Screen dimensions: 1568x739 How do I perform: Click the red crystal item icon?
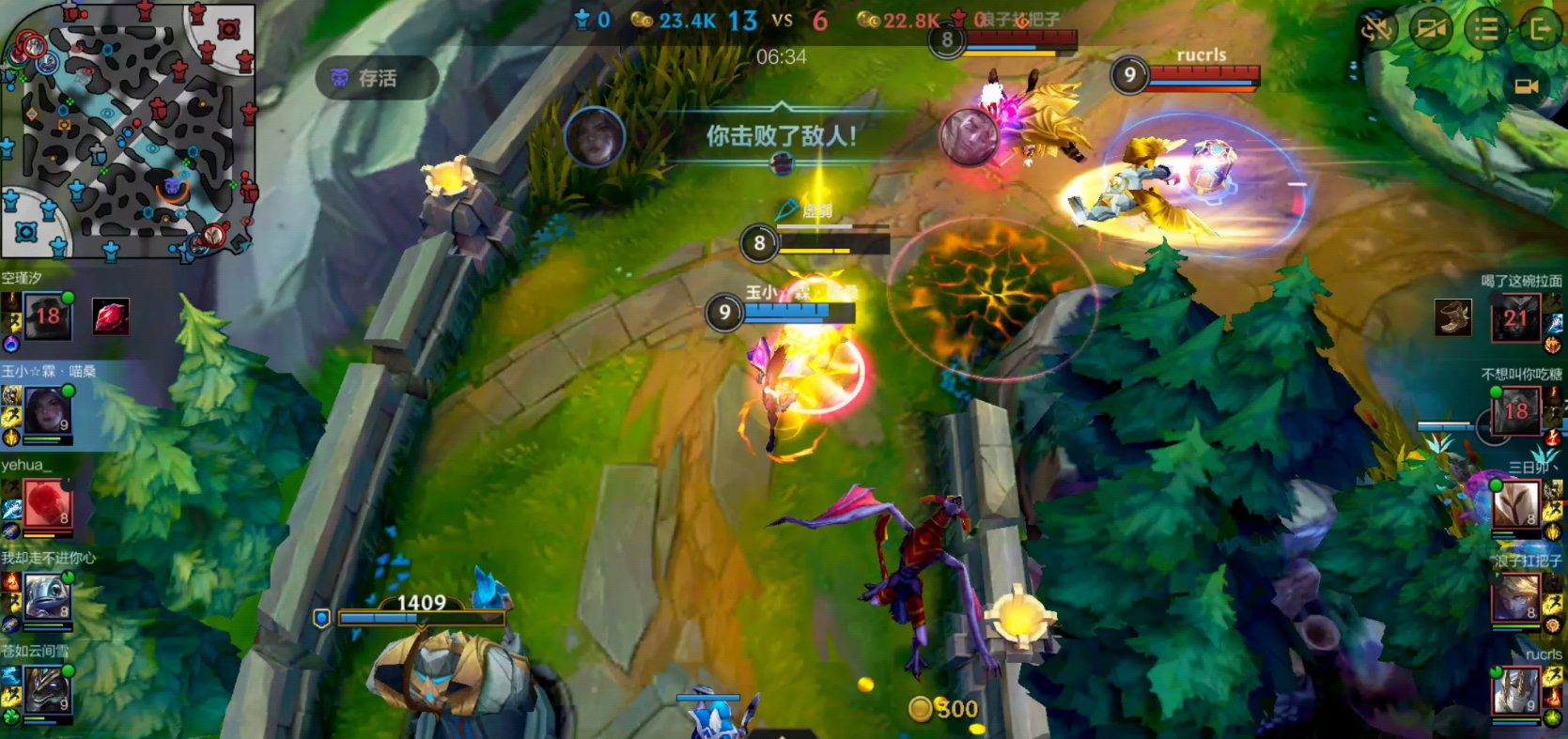click(x=111, y=317)
